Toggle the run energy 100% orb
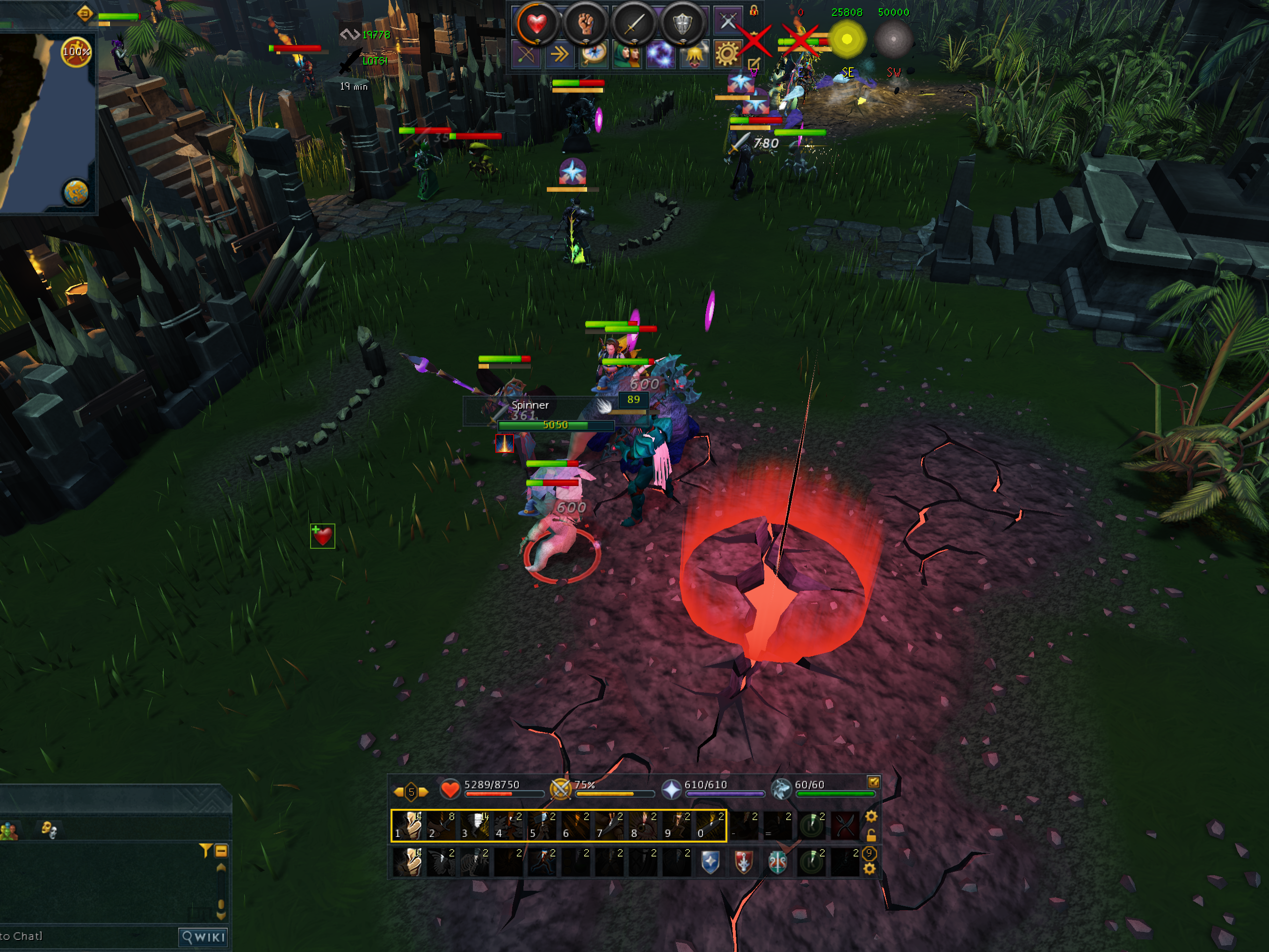The height and width of the screenshot is (952, 1269). 76,52
